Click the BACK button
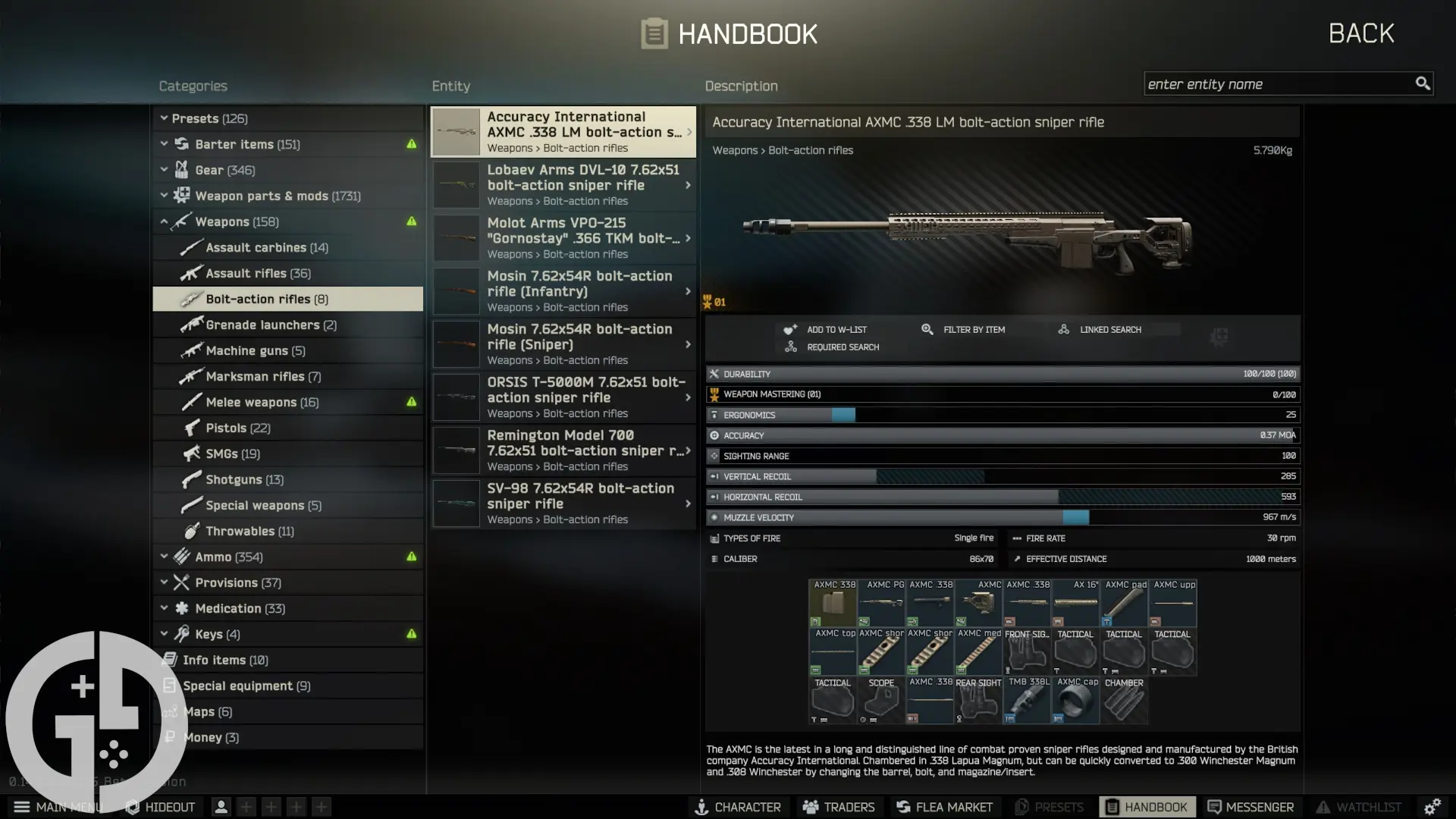This screenshot has width=1456, height=819. 1360,33
